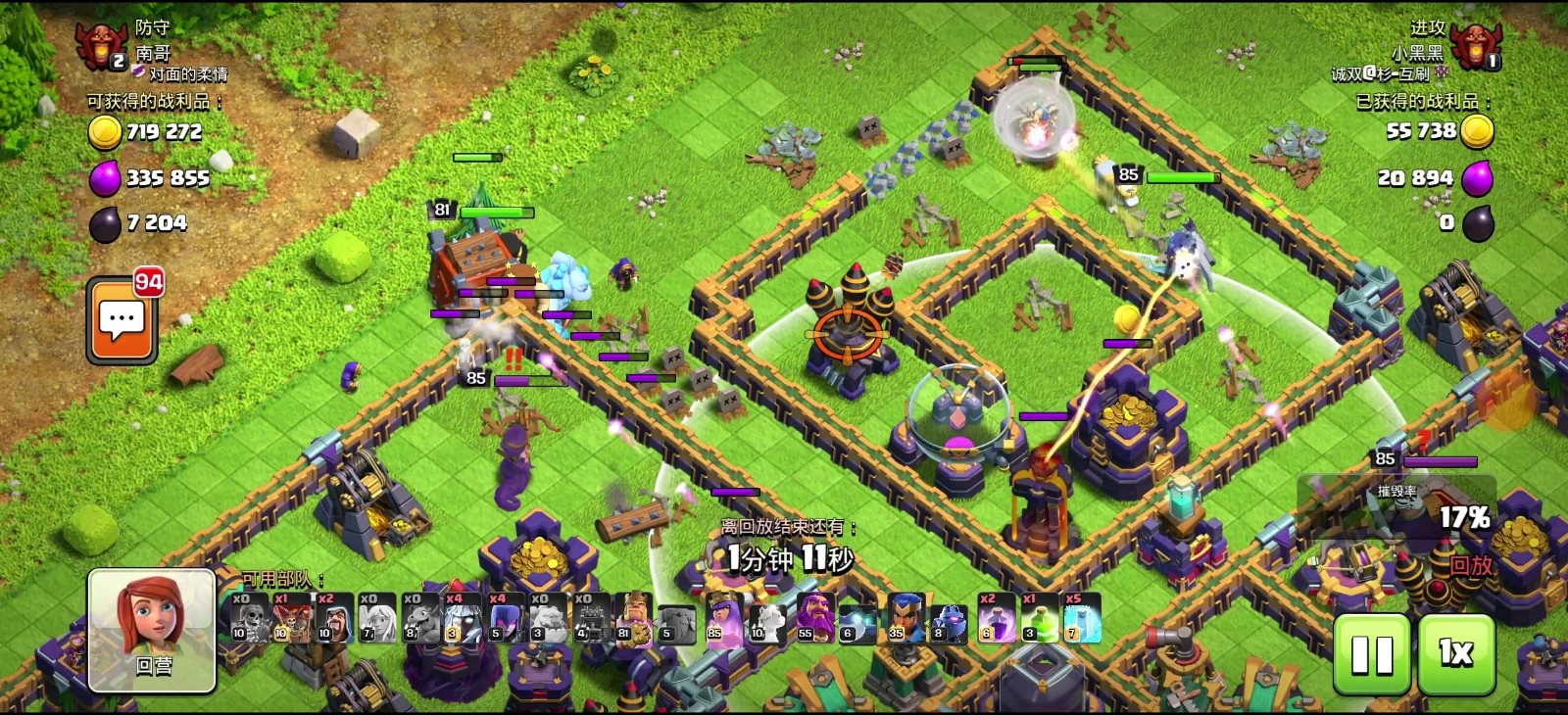Tap the defender's clan badge
The image size is (1568, 715).
(101, 44)
